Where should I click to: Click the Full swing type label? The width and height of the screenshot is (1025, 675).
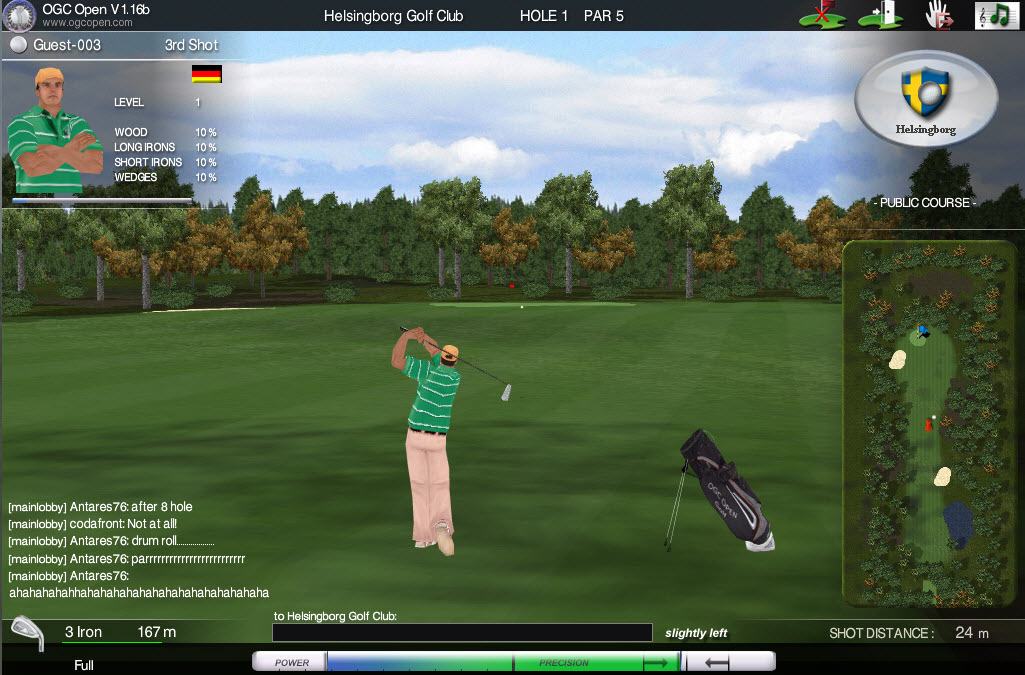(x=84, y=665)
